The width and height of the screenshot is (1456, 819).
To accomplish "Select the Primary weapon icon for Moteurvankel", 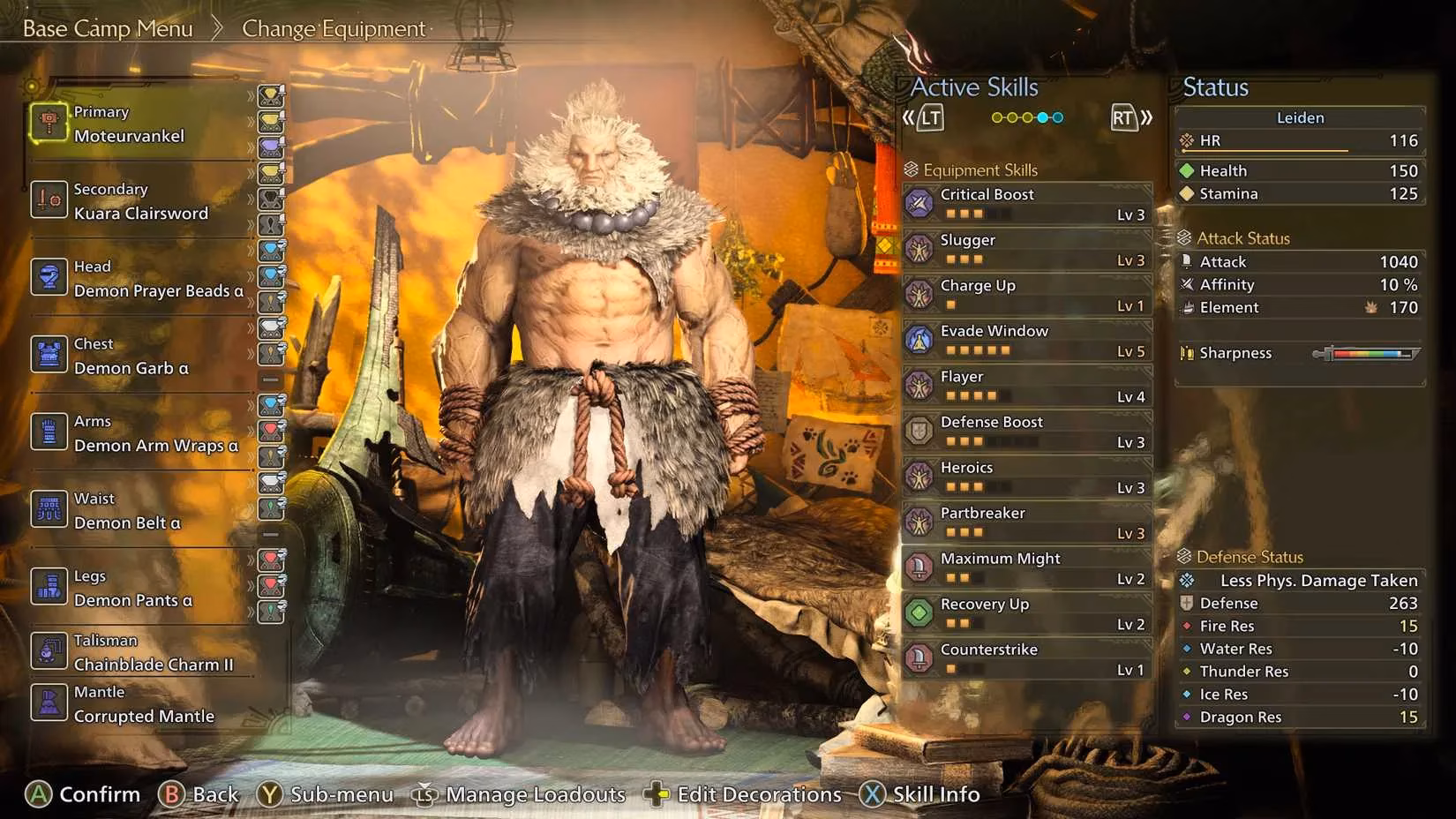I will click(x=49, y=124).
